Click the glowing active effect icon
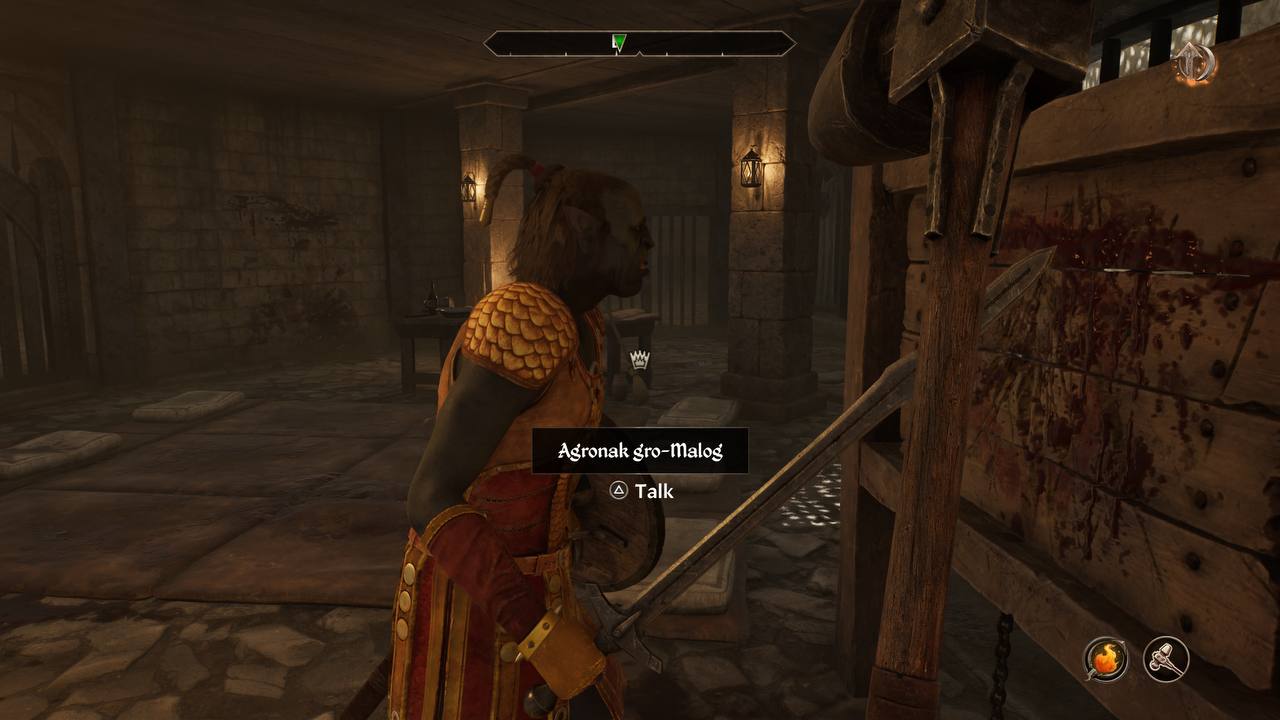 [x=1194, y=63]
